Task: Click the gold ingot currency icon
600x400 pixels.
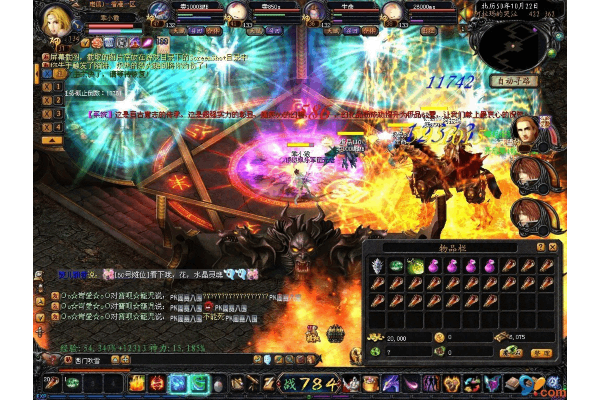Action: pos(376,338)
